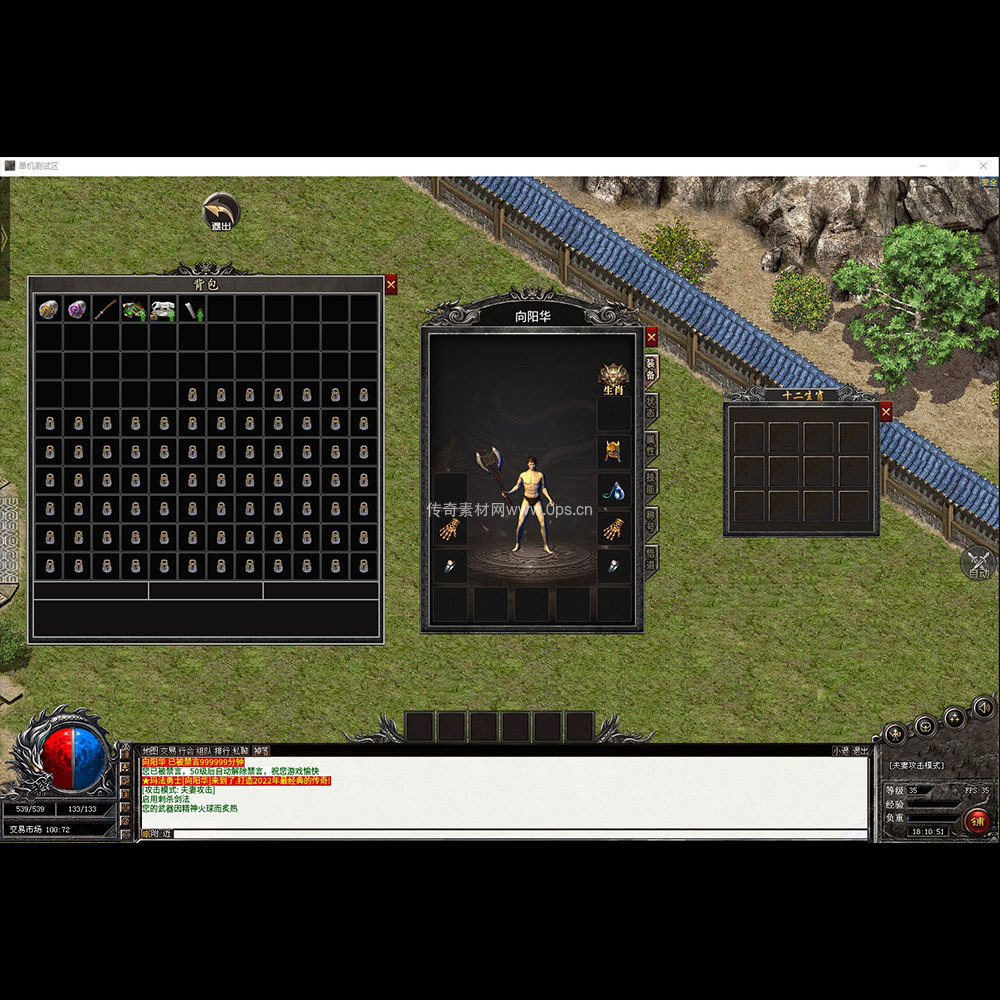The image size is (1000, 1000).
Task: Show the 技能 skills tab
Action: click(651, 482)
